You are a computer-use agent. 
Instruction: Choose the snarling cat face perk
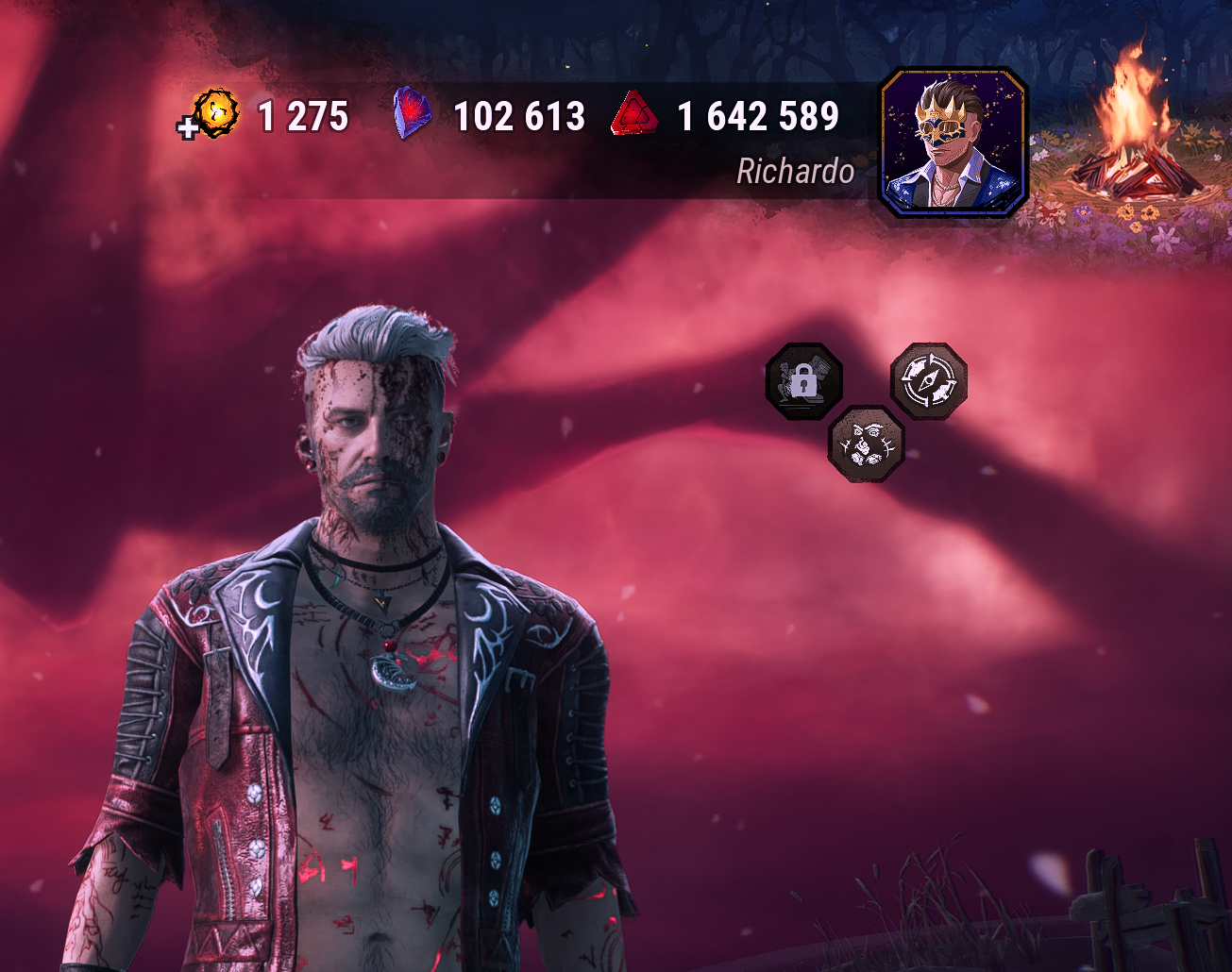(x=866, y=444)
